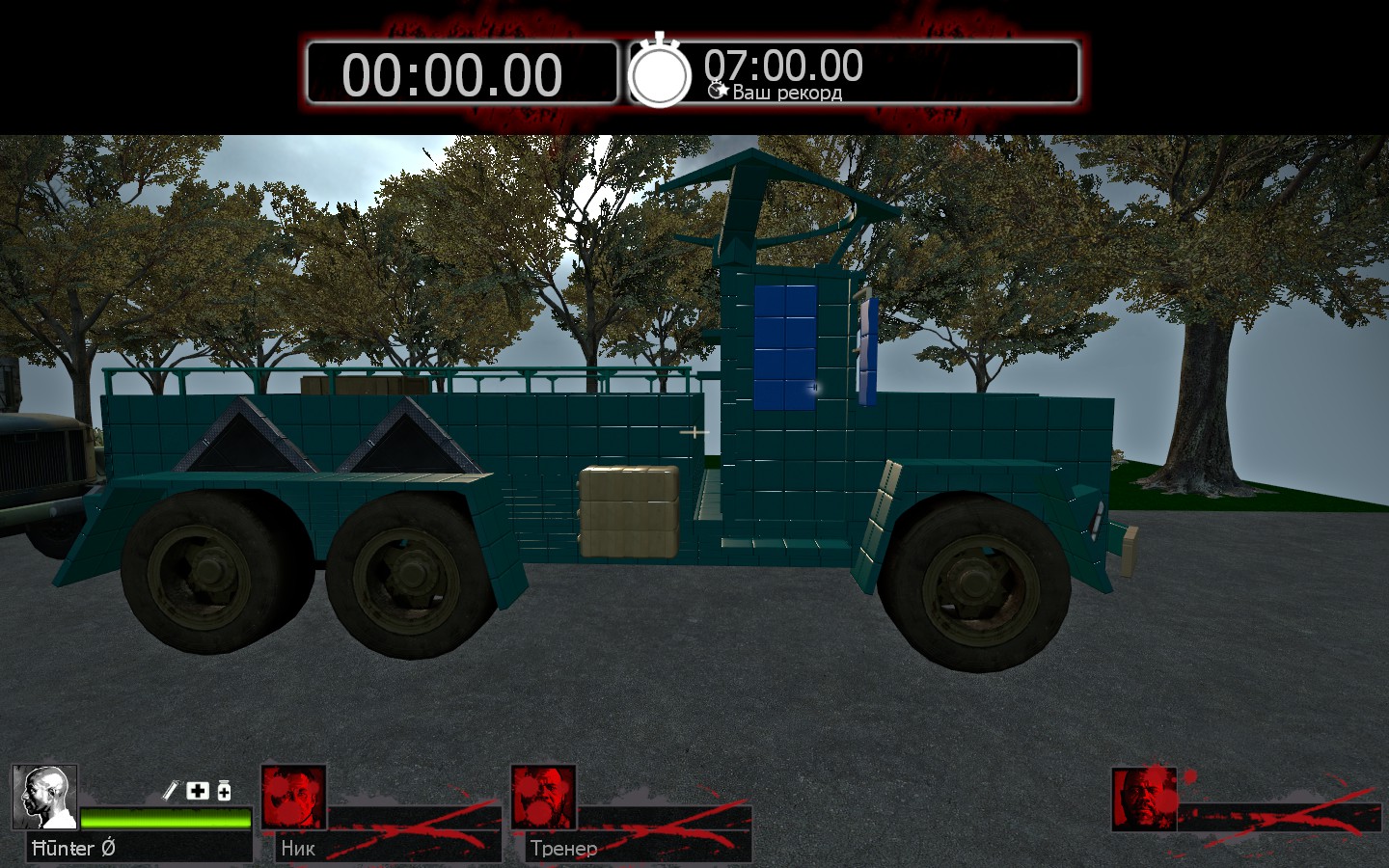Click the stopwatch icon by the record
This screenshot has width=1389, height=868.
click(660, 72)
